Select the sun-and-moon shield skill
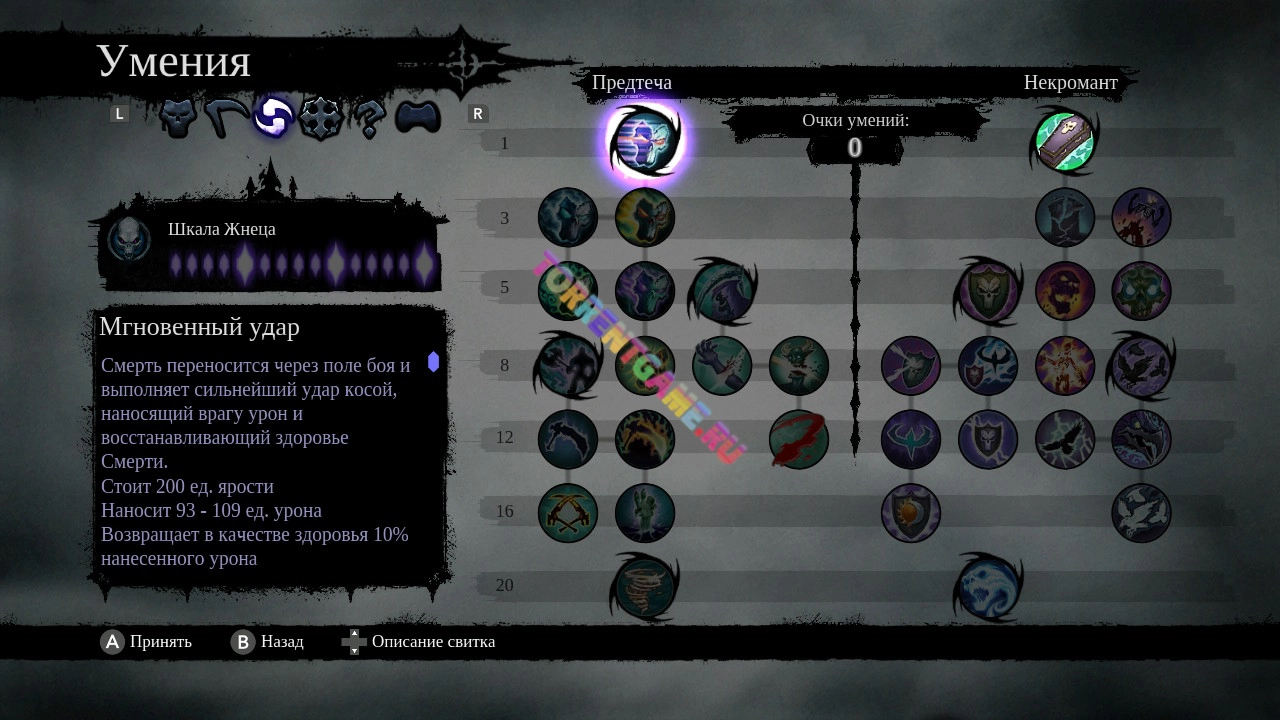Image resolution: width=1280 pixels, height=720 pixels. point(911,513)
